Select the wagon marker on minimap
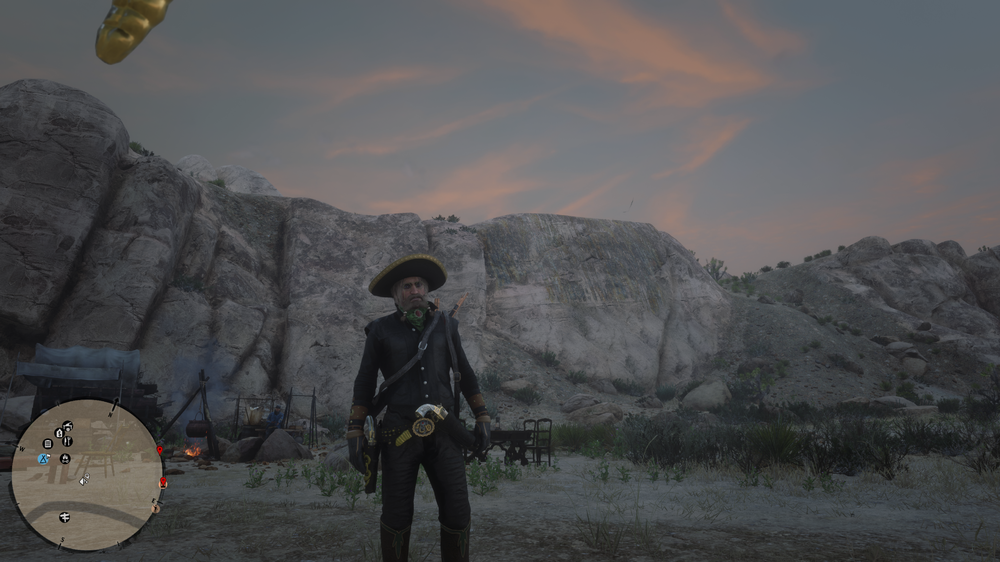1000x562 pixels. [67, 426]
